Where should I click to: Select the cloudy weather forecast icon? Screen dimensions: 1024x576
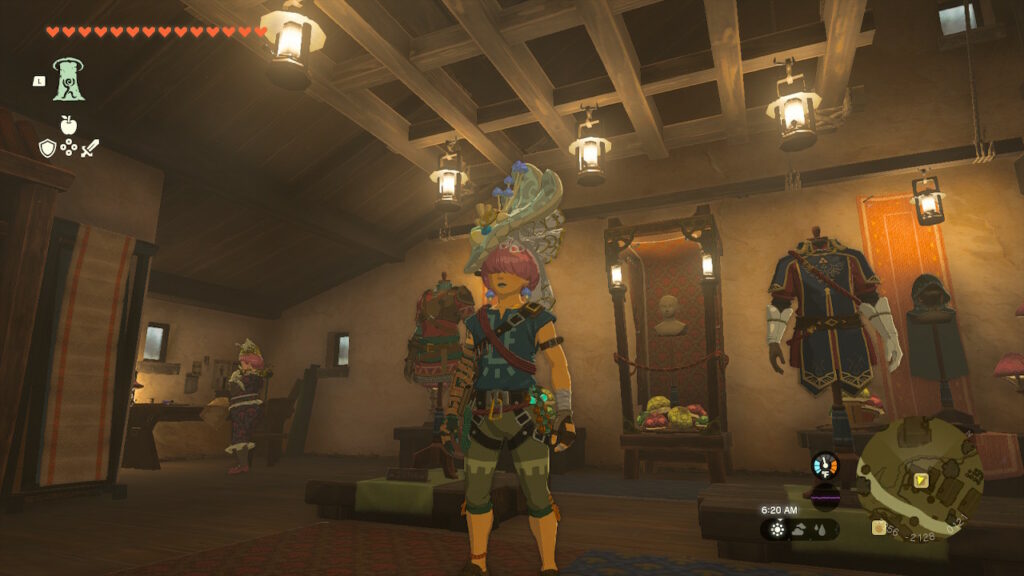click(800, 529)
